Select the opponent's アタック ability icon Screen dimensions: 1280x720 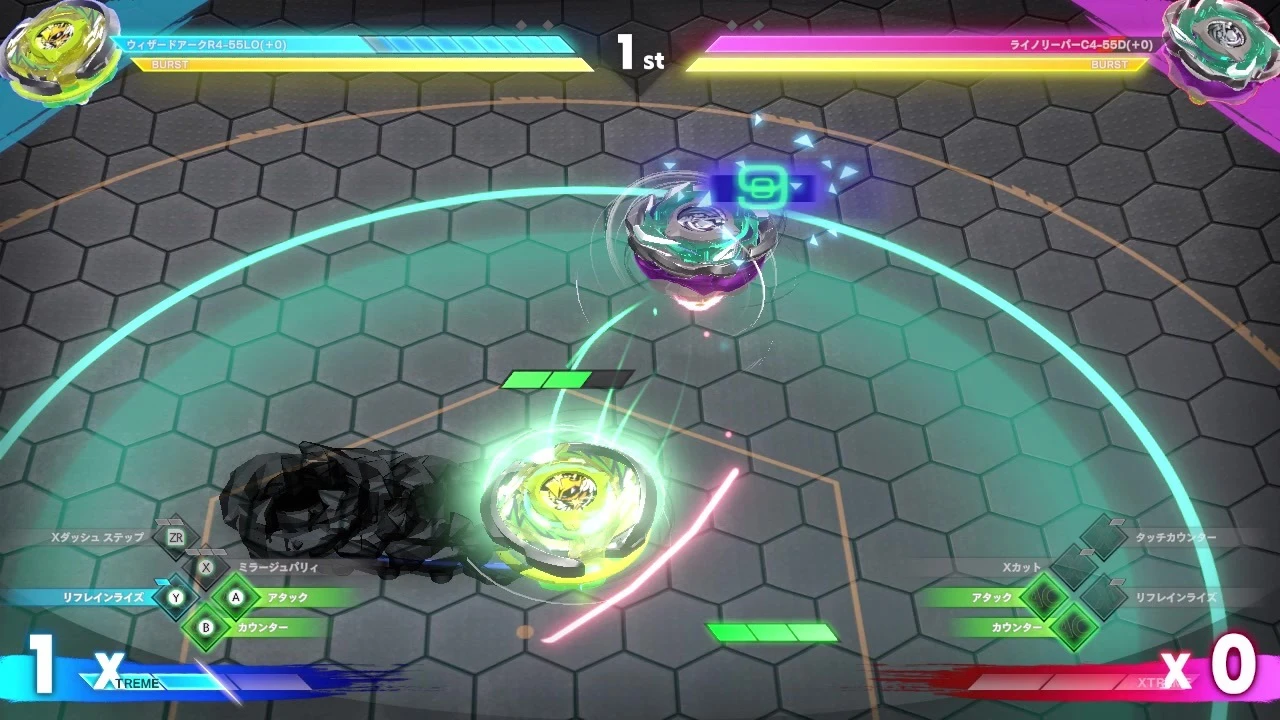coord(1046,597)
